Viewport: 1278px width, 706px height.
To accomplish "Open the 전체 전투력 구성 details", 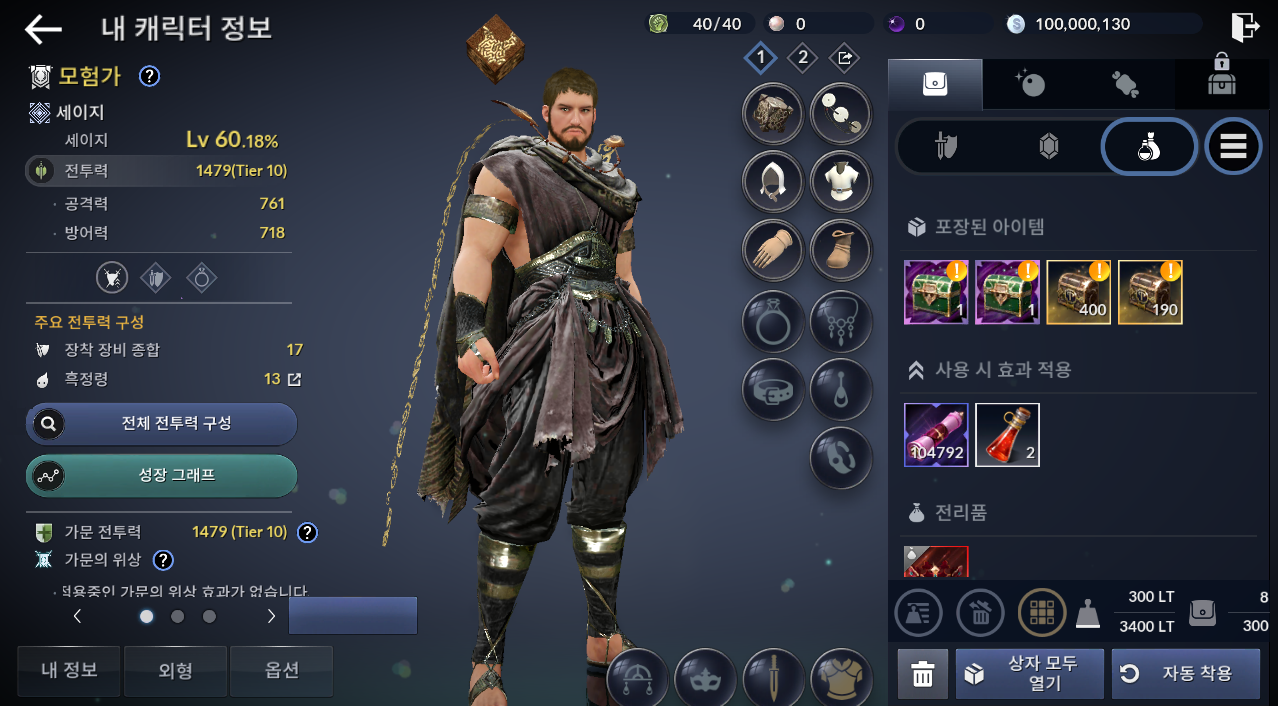I will tap(162, 424).
